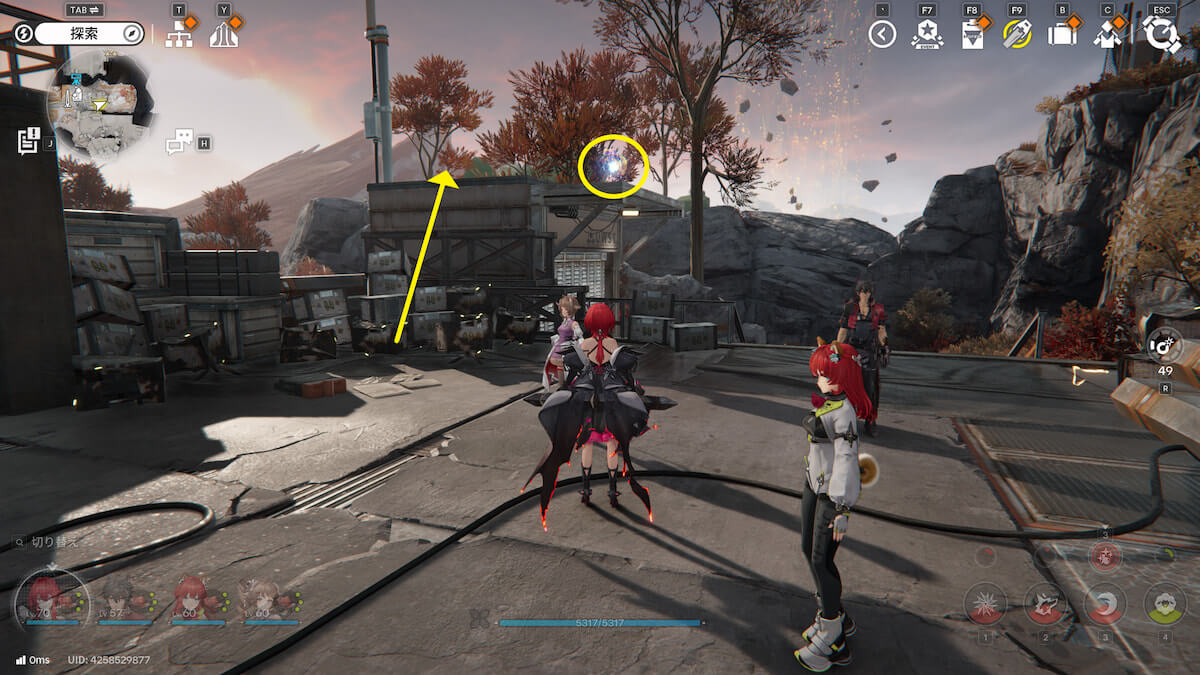
Task: Activate the spiky burst combat skill
Action: tap(985, 604)
